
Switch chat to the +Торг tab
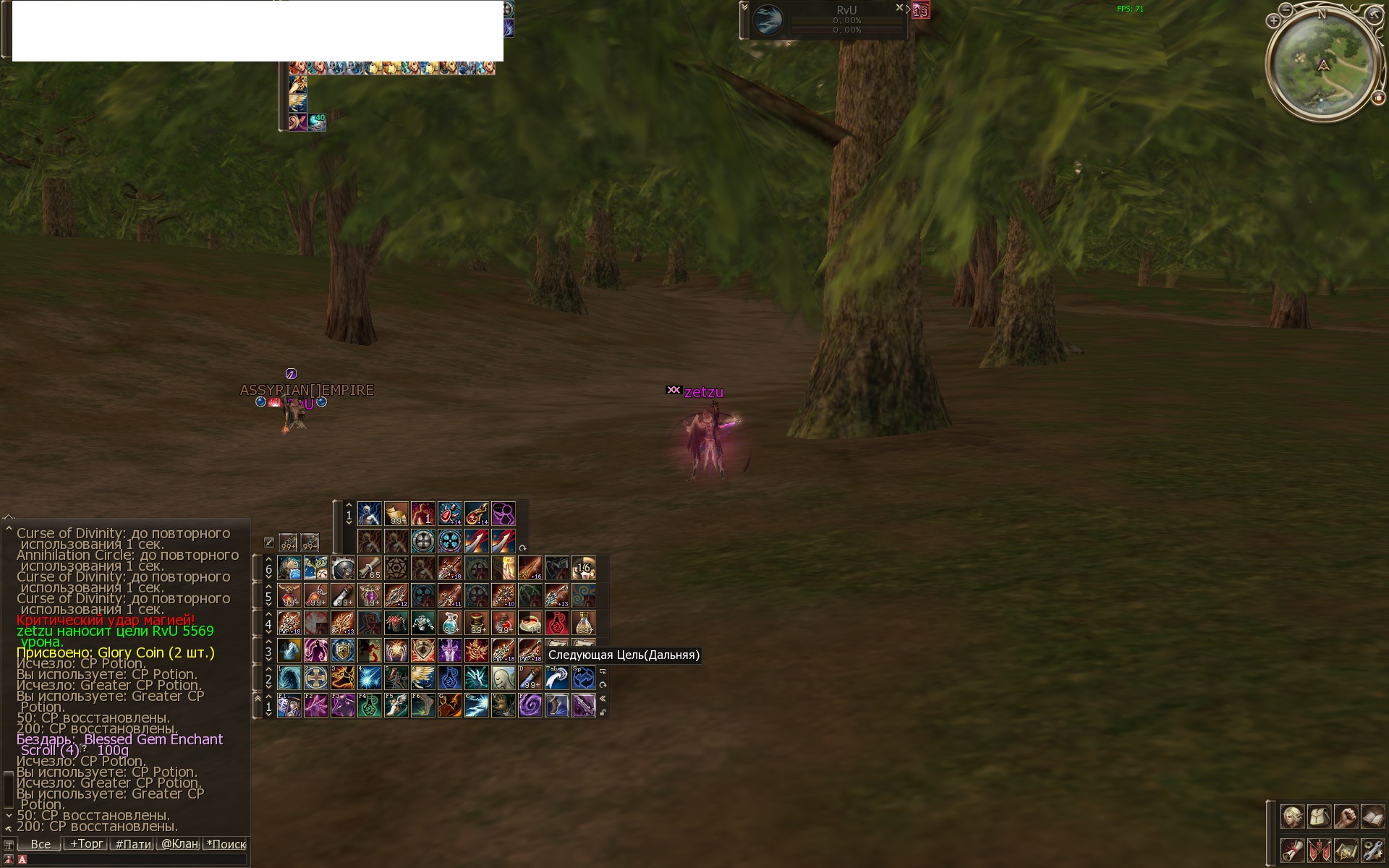click(x=87, y=844)
